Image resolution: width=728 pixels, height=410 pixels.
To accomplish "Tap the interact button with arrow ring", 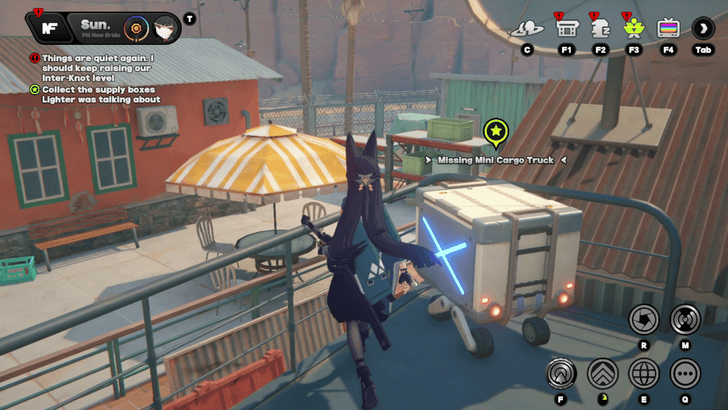I will pos(561,373).
